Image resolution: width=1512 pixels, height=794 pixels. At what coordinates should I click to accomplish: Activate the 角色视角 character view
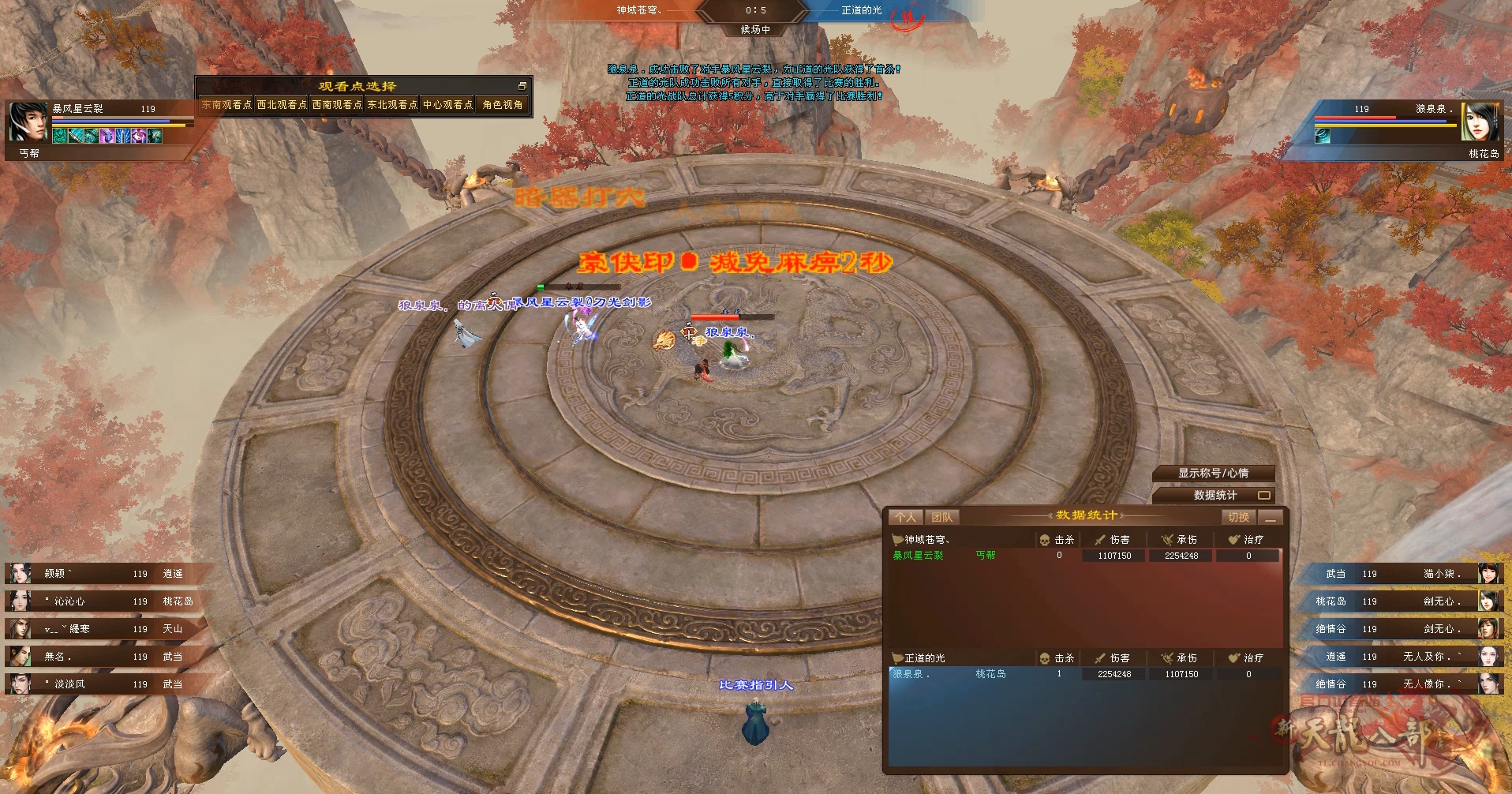(x=503, y=104)
